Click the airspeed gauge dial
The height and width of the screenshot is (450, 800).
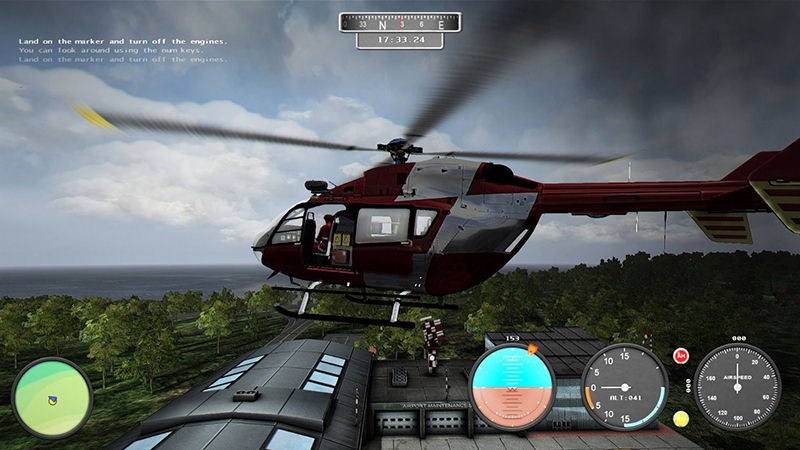pyautogui.click(x=738, y=387)
